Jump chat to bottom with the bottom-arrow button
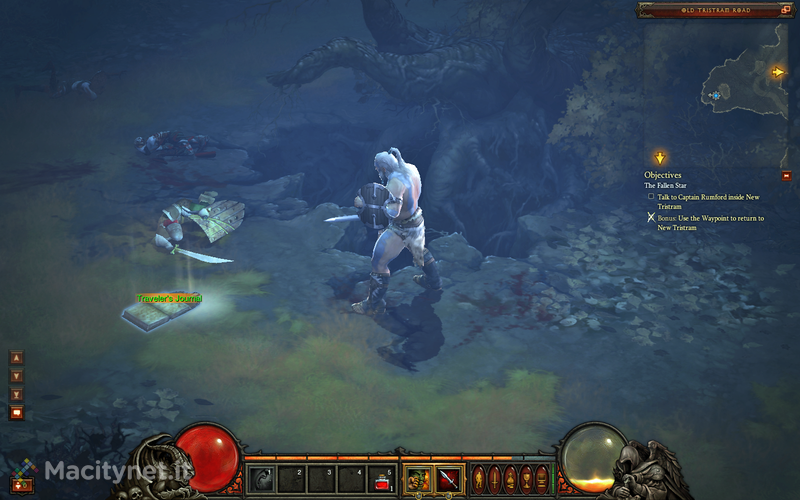This screenshot has height=500, width=800. [16, 395]
